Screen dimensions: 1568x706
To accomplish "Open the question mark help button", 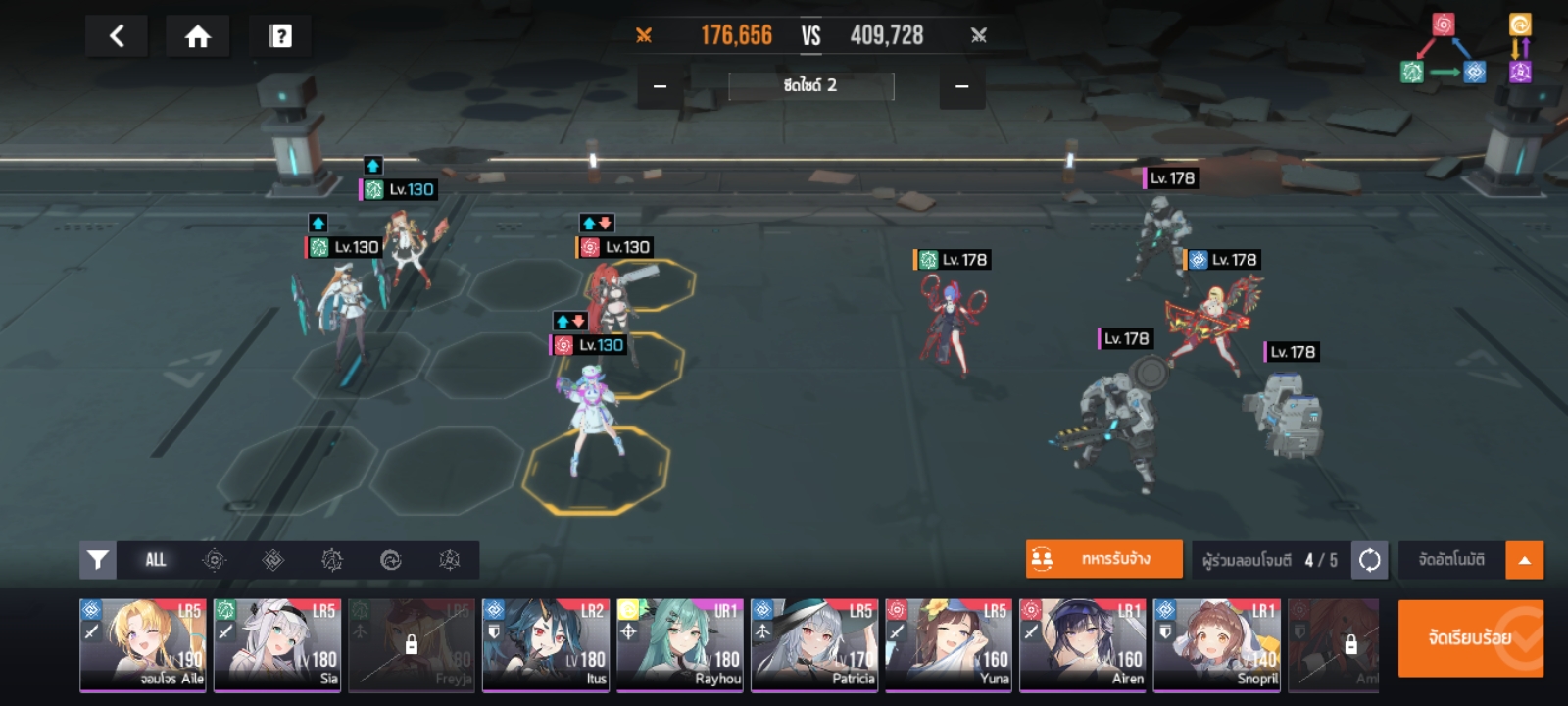I will (x=280, y=36).
